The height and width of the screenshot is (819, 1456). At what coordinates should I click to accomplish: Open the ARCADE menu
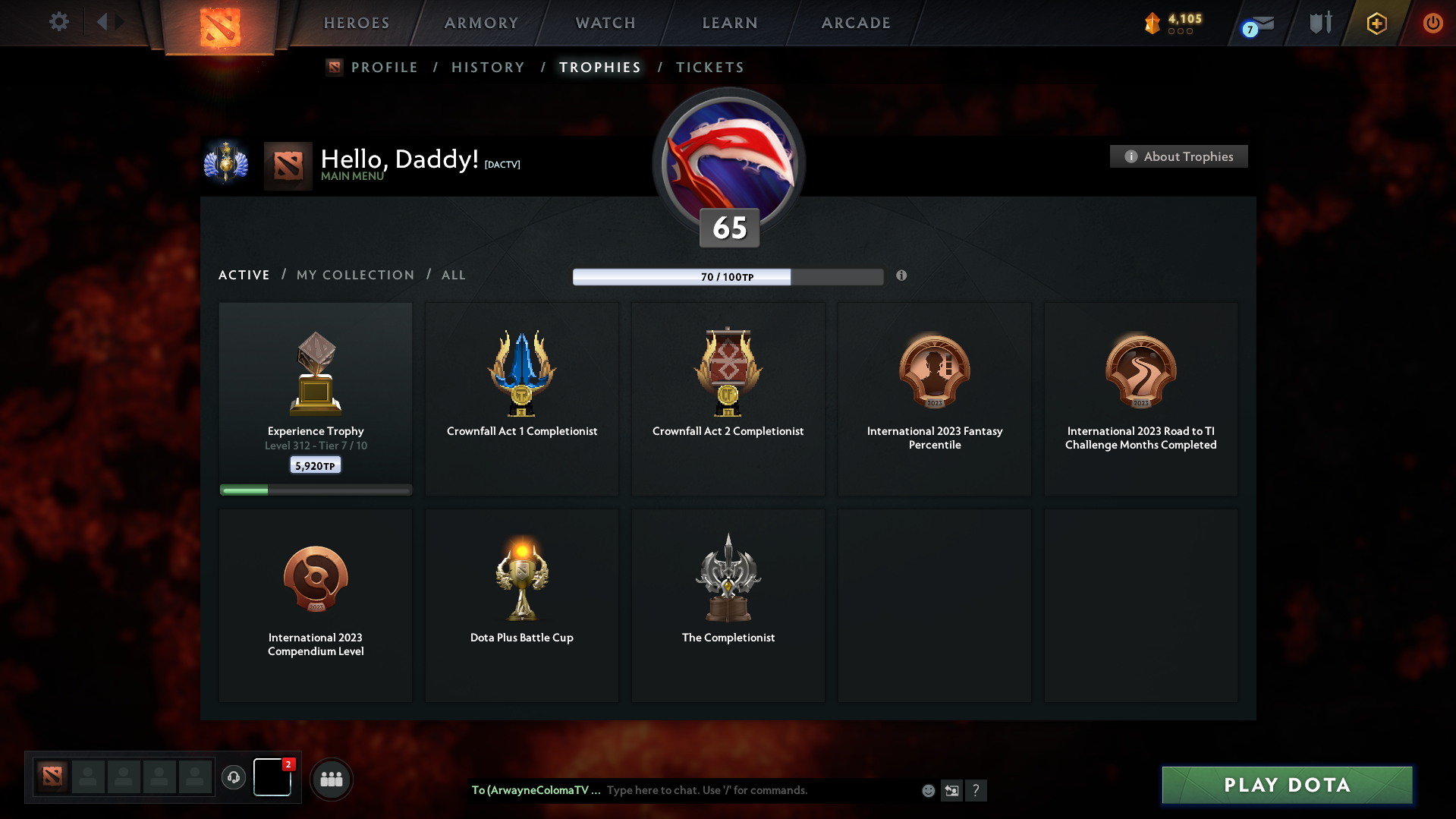pyautogui.click(x=856, y=23)
